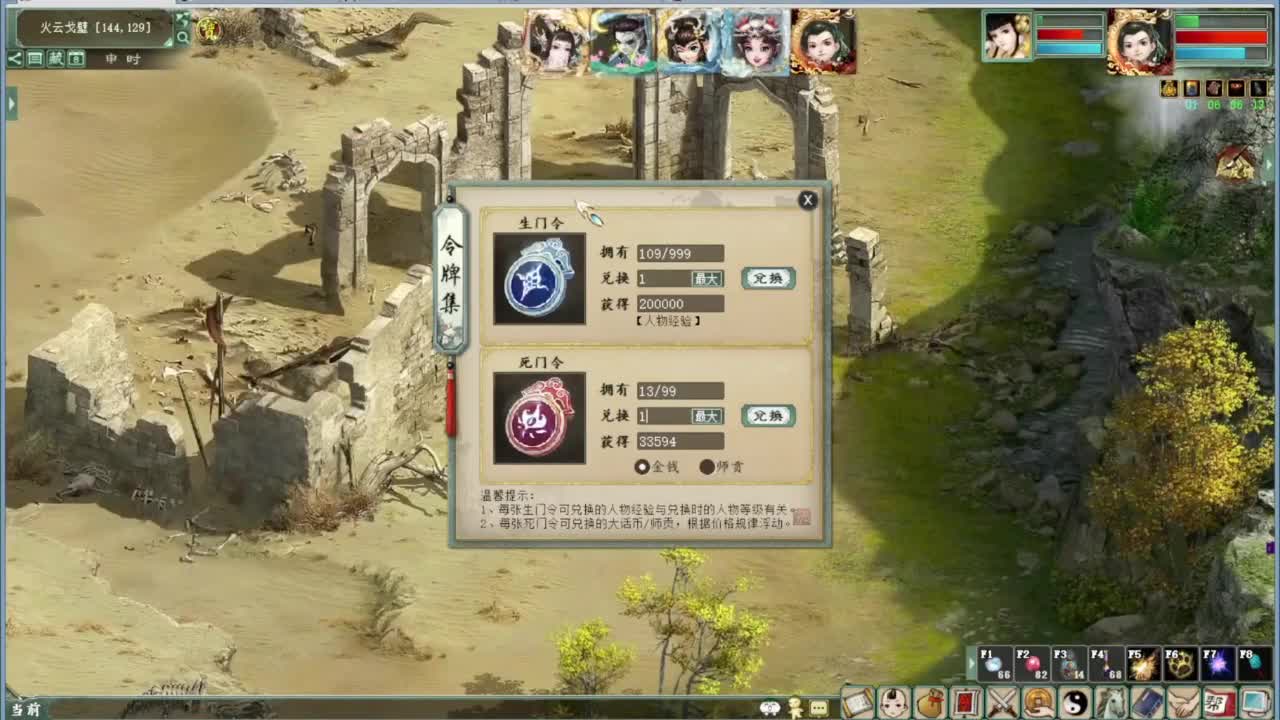This screenshot has width=1280, height=720.
Task: Click the 兑换 button for 生门令
Action: coord(768,278)
